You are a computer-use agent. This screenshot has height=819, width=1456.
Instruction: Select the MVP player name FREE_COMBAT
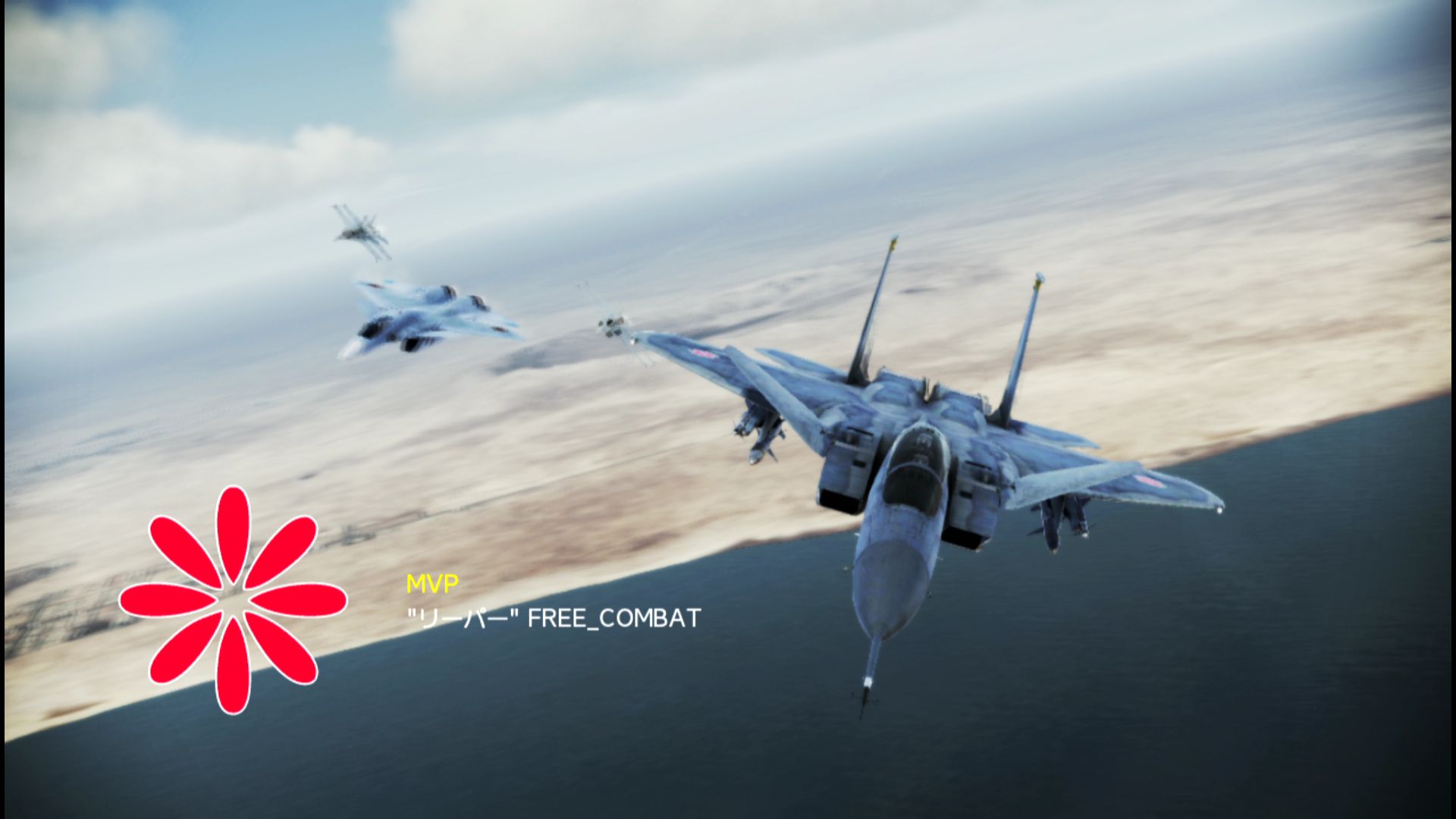[x=613, y=619]
